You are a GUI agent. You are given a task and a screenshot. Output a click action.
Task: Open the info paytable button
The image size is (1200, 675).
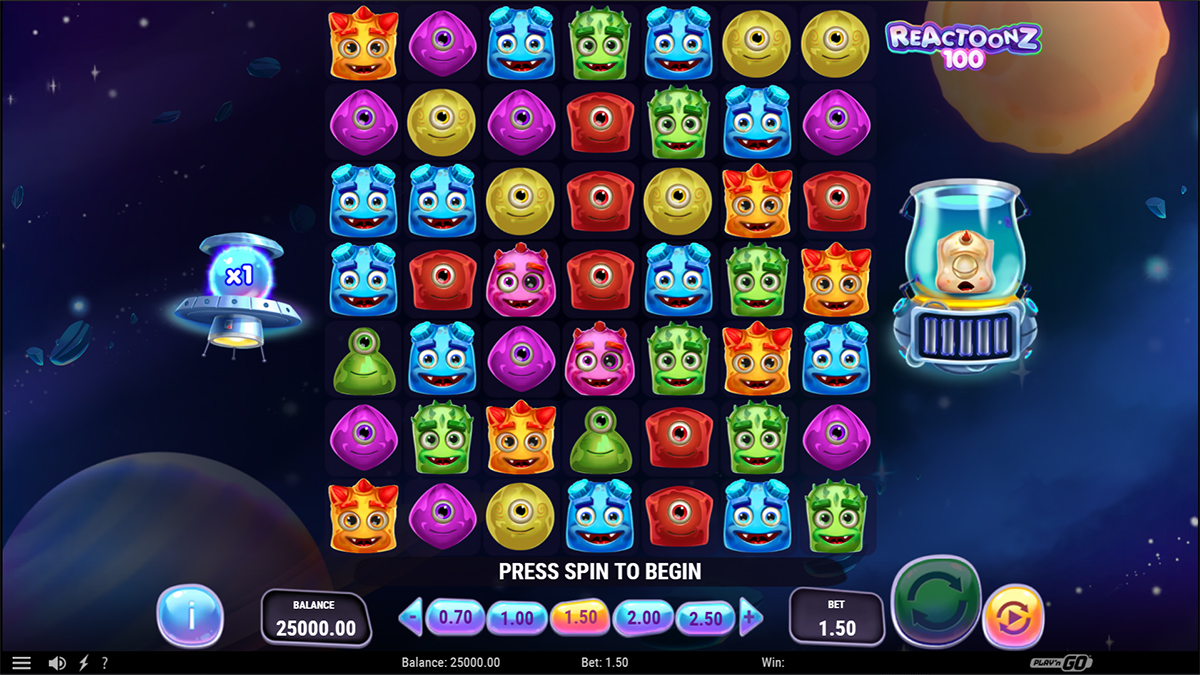click(190, 616)
